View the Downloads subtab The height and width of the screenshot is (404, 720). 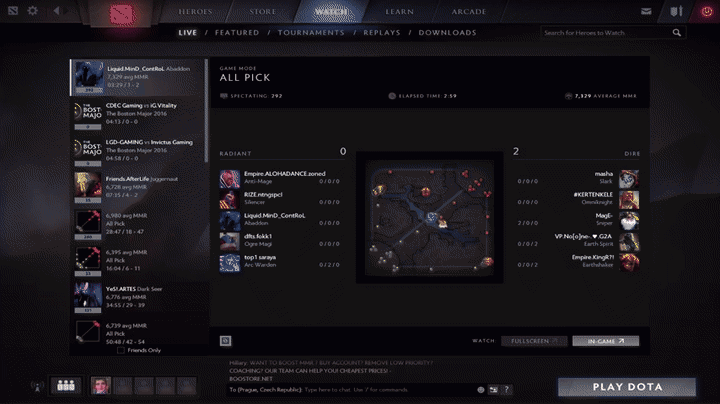click(447, 32)
